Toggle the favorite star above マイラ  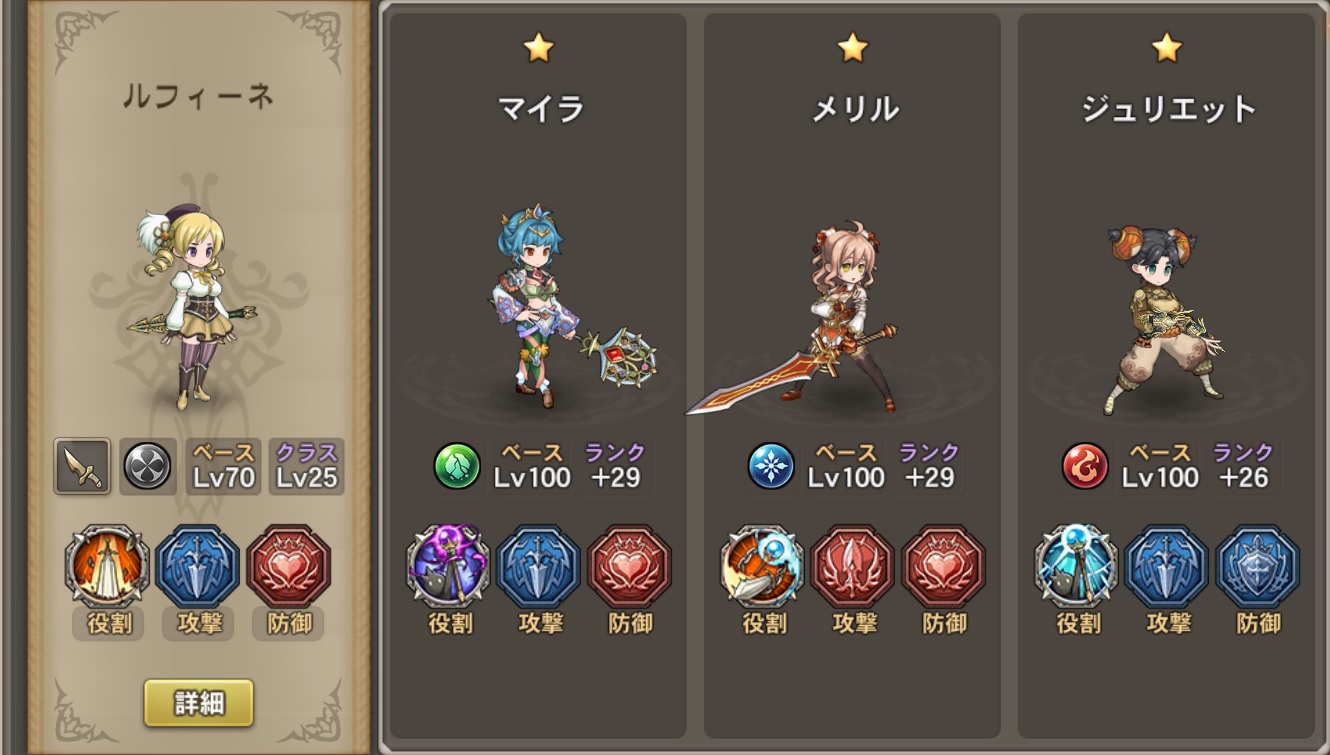[539, 47]
